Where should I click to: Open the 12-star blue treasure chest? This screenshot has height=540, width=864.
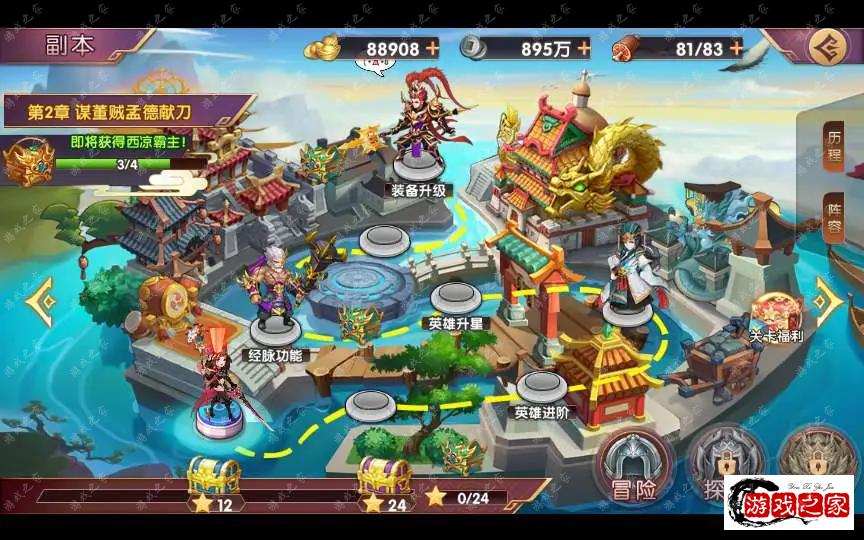tap(213, 476)
